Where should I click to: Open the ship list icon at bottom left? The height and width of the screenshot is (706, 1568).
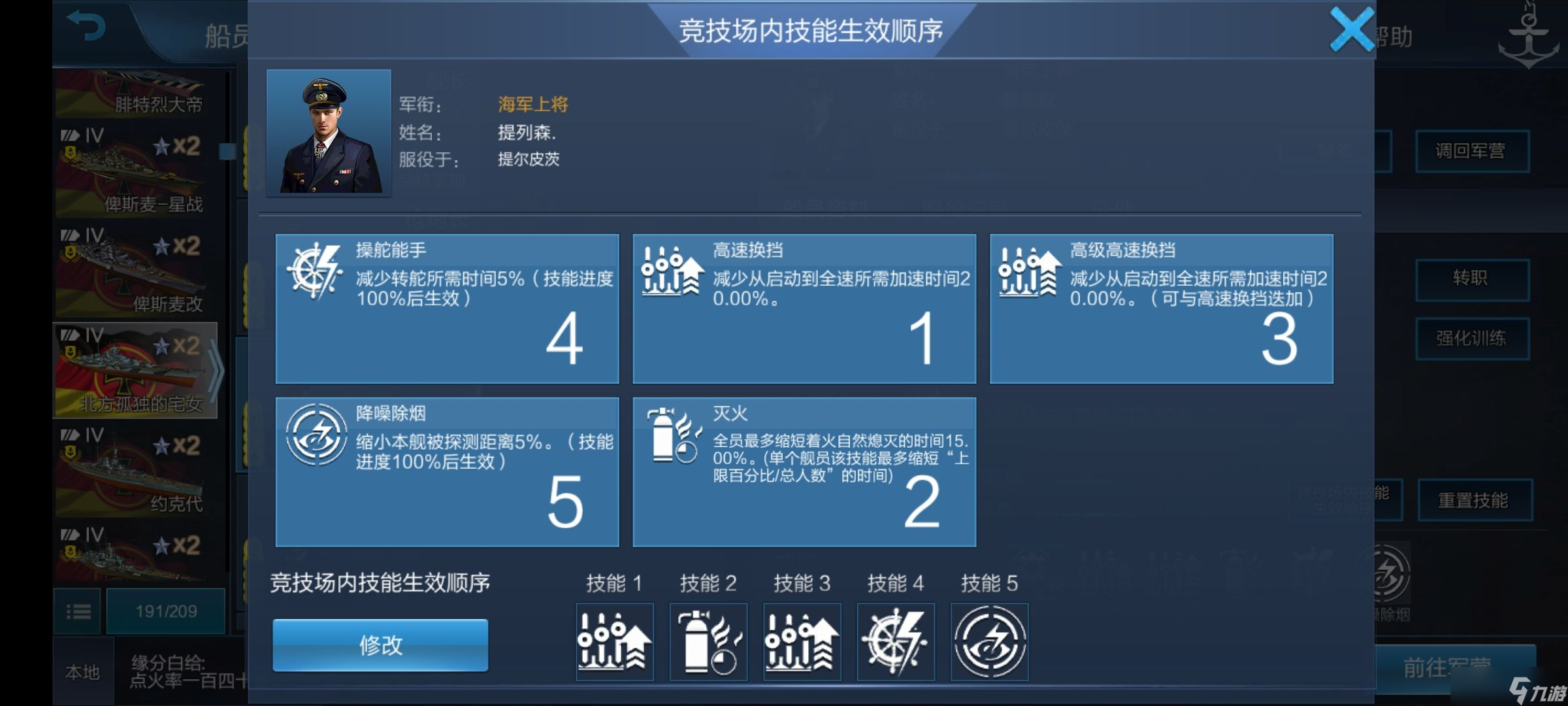coord(78,611)
